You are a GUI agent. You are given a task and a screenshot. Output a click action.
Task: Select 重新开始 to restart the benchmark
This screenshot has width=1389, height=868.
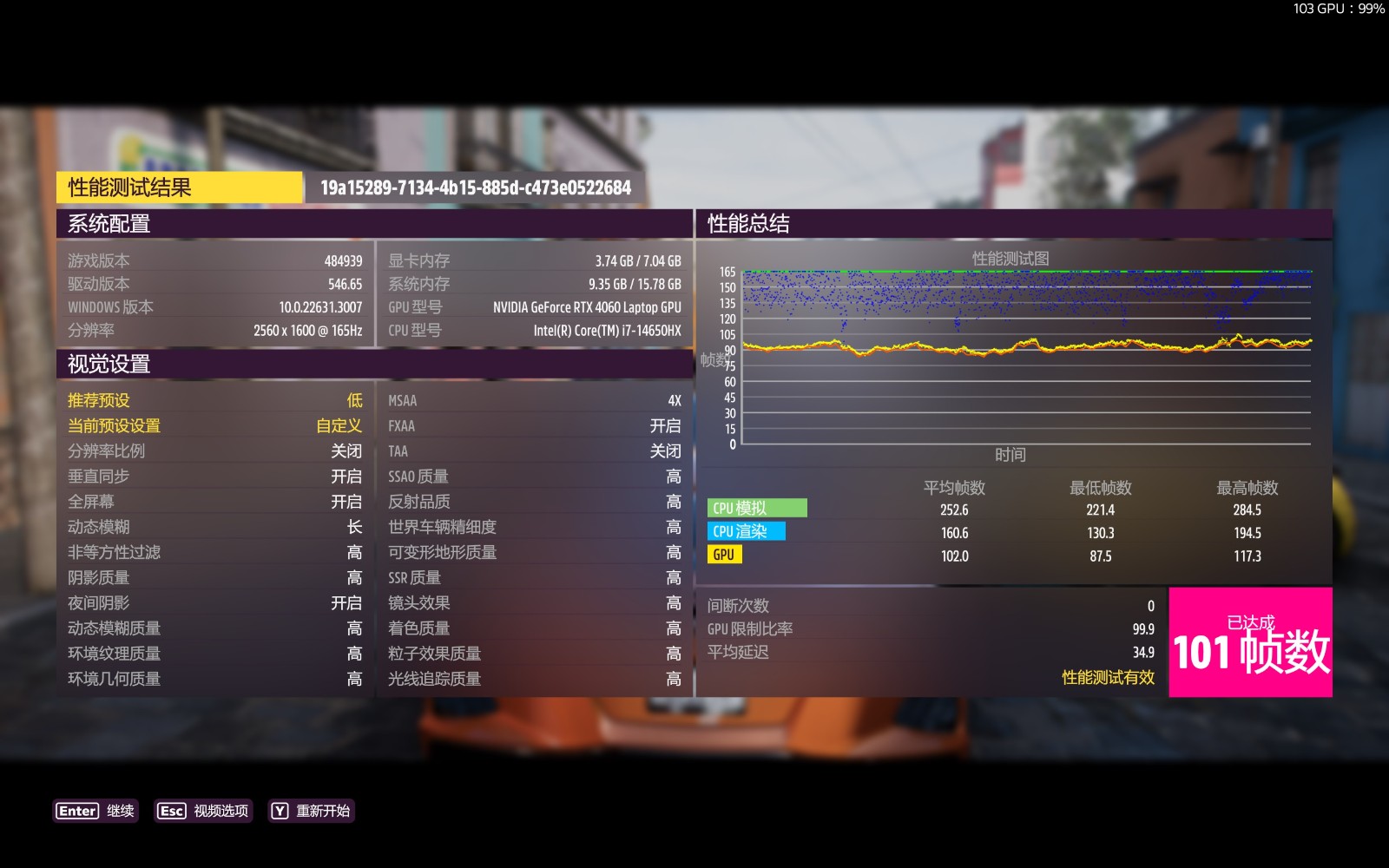pyautogui.click(x=311, y=811)
